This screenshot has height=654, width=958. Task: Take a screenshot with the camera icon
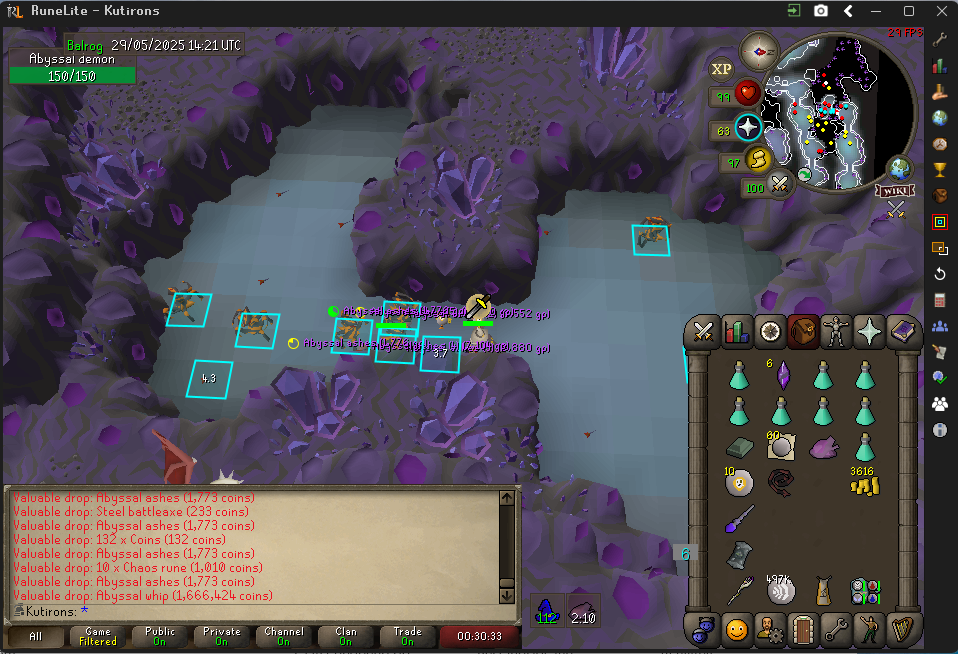click(821, 11)
